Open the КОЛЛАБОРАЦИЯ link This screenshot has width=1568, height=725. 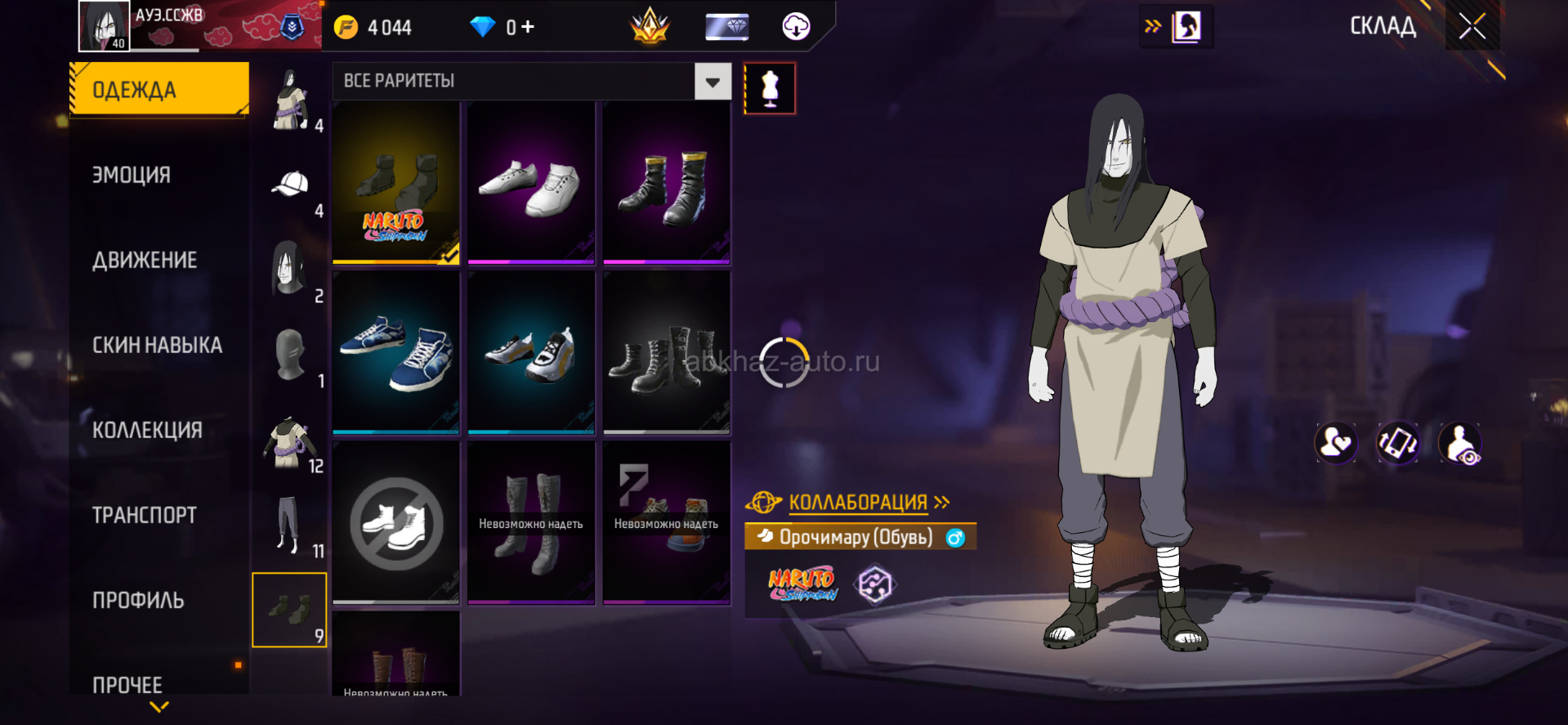tap(859, 502)
